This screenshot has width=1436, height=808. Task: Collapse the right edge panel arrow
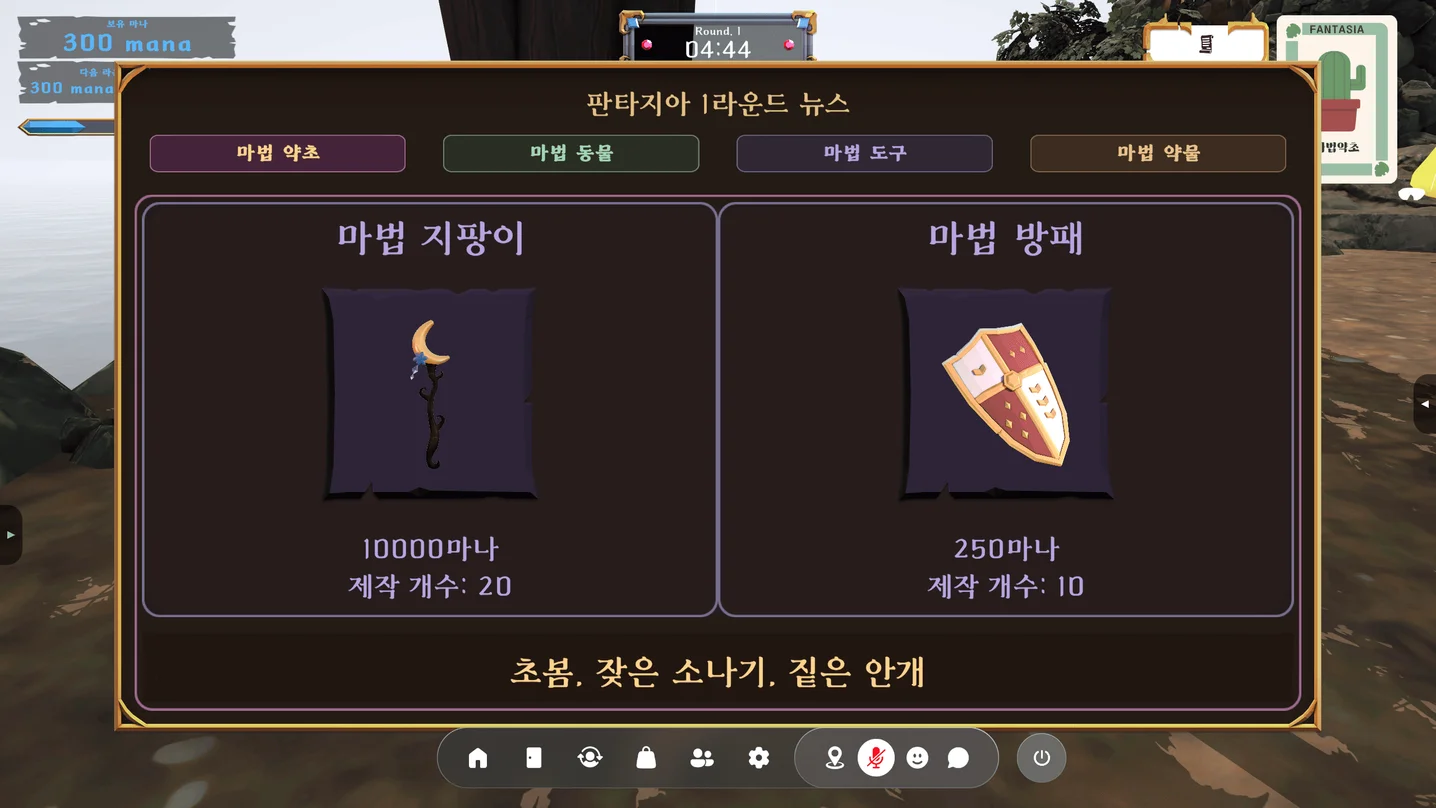(x=1424, y=404)
